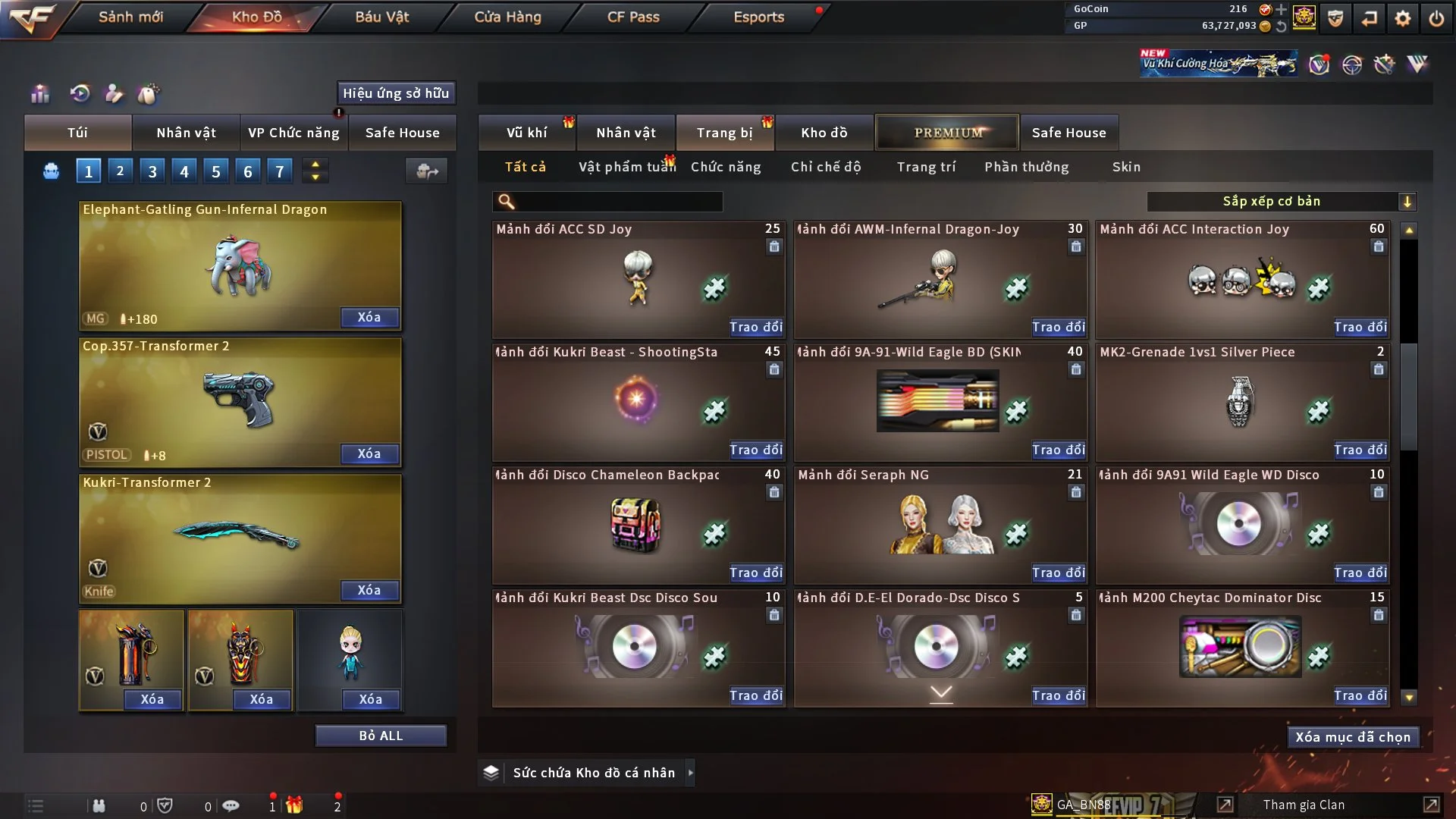Image resolution: width=1456 pixels, height=819 pixels.
Task: Choose the Chức năng filter
Action: (726, 167)
